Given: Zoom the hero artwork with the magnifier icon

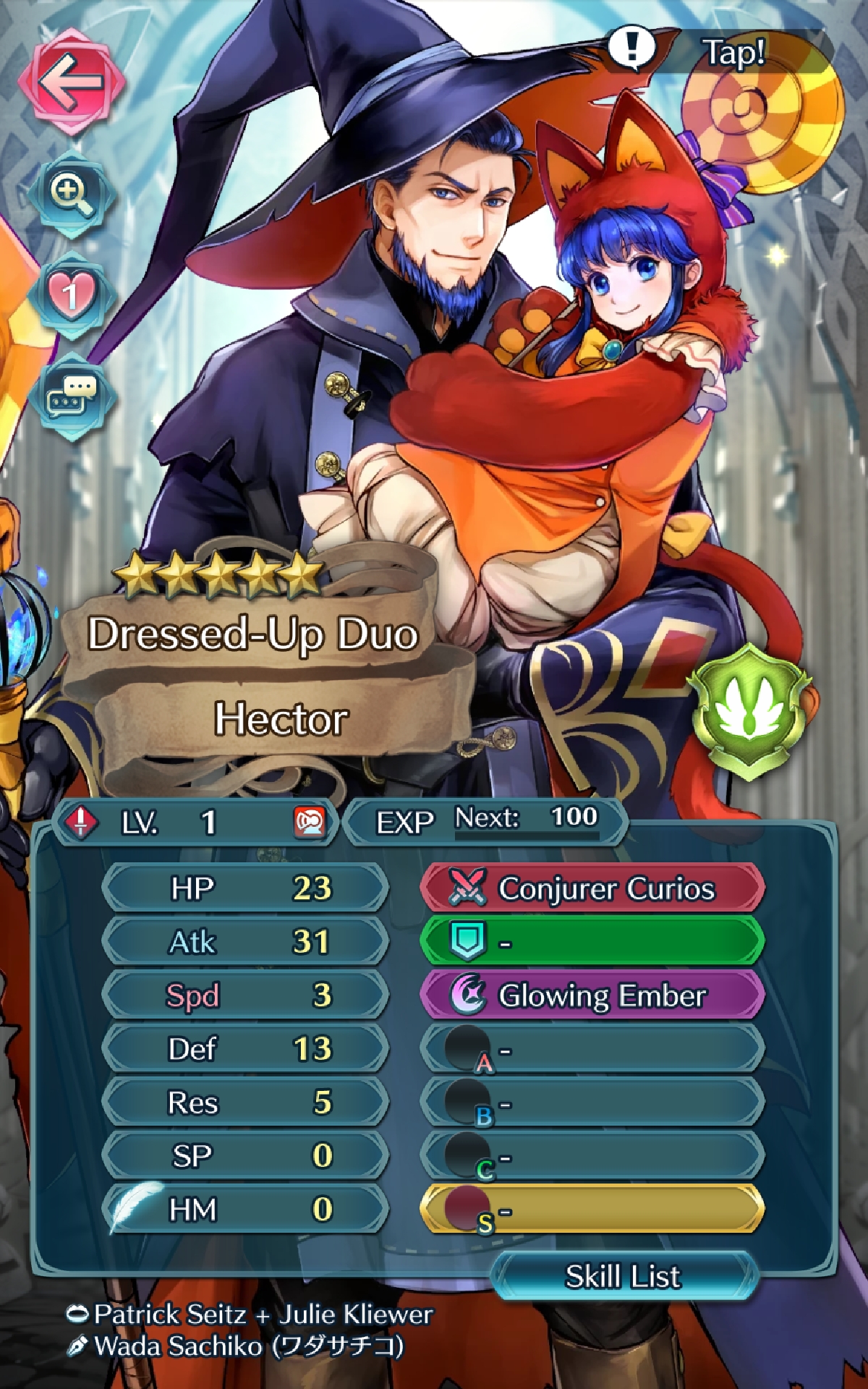Looking at the screenshot, I should (x=71, y=194).
